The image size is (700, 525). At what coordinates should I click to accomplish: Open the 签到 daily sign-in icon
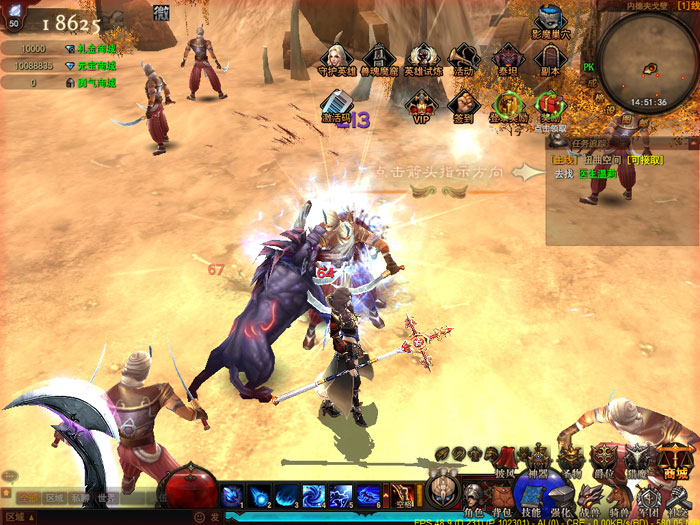462,104
